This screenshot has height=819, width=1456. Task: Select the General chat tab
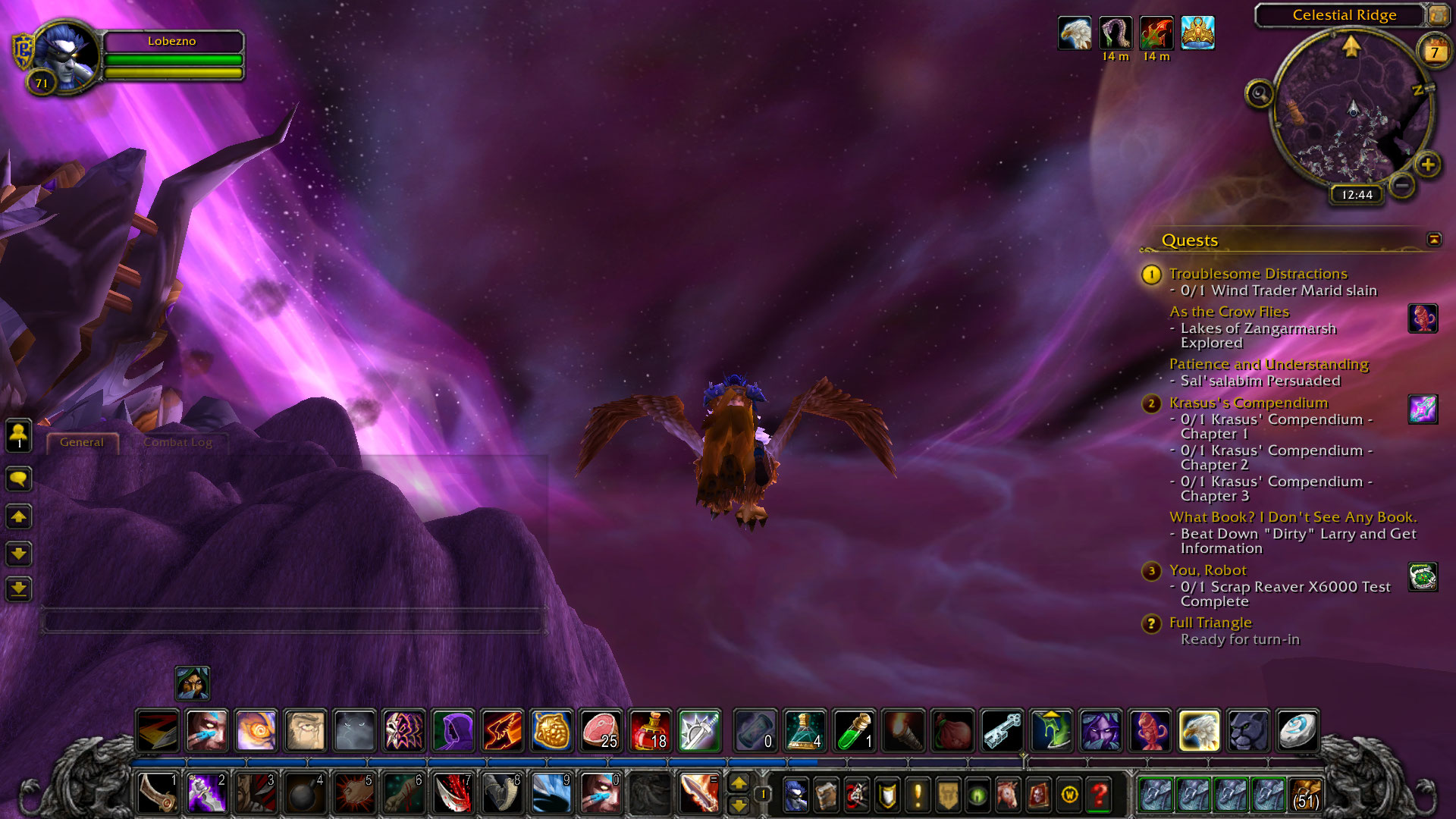82,442
